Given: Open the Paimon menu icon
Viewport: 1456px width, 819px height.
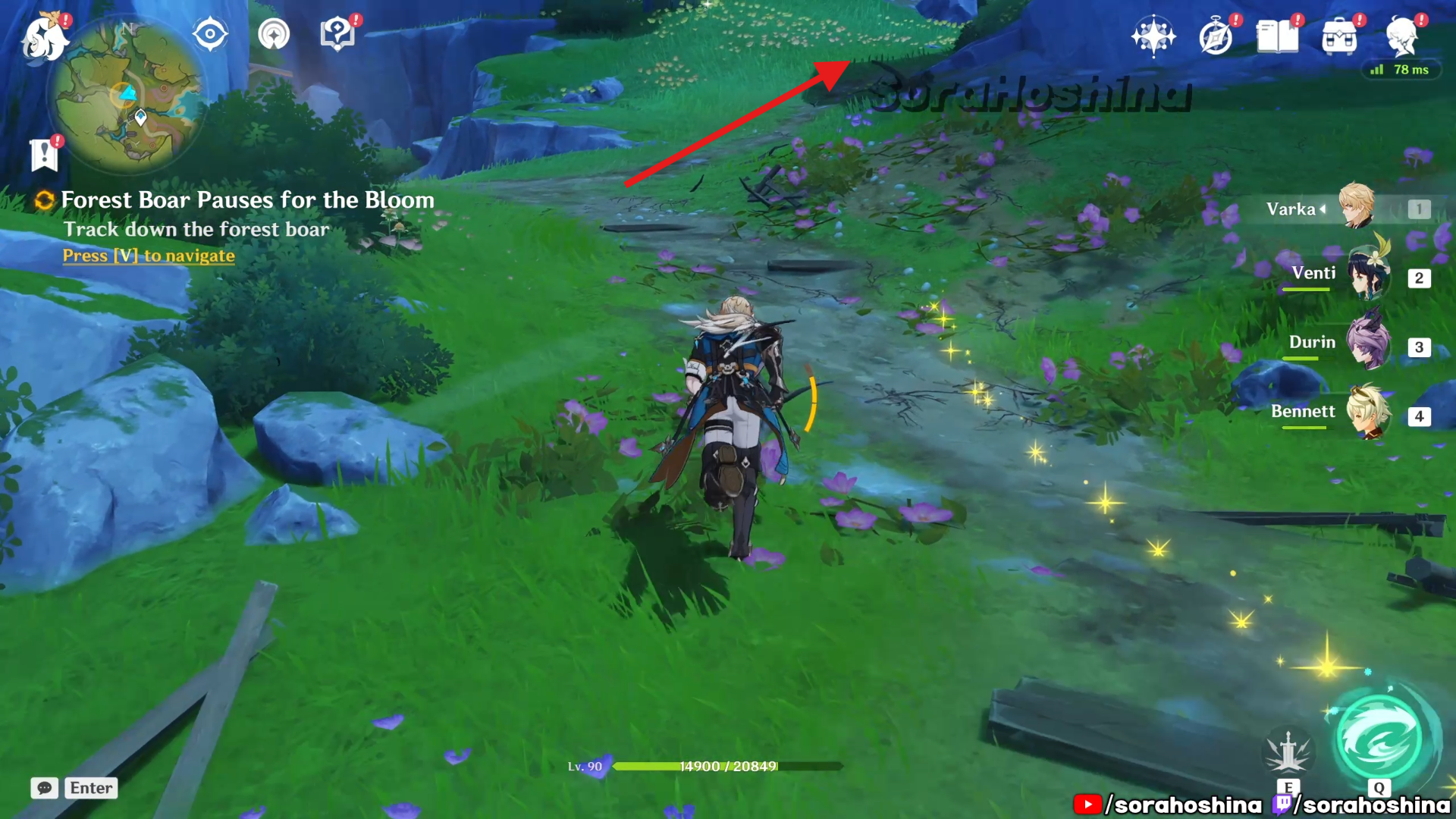Looking at the screenshot, I should [x=44, y=38].
